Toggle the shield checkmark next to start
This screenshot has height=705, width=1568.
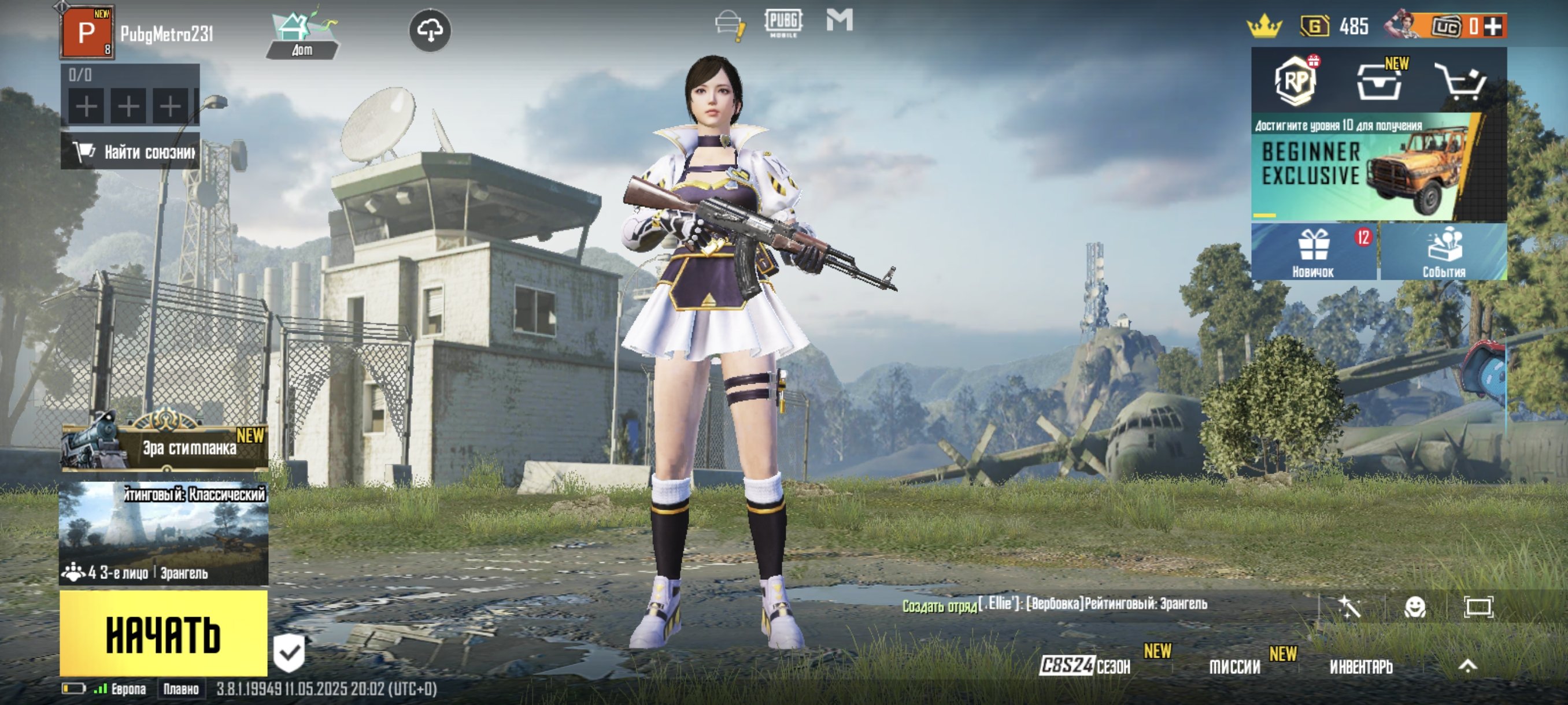(289, 652)
